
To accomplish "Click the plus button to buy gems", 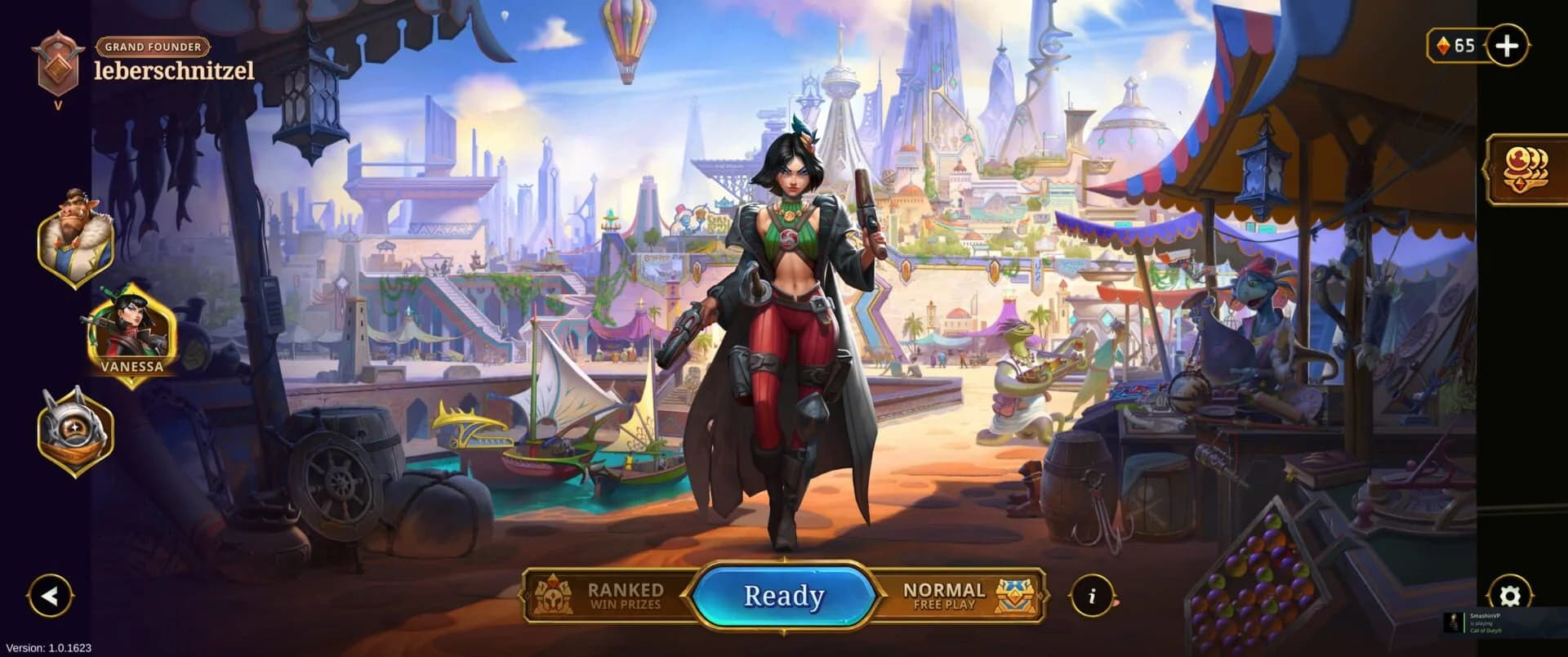I will [x=1508, y=46].
